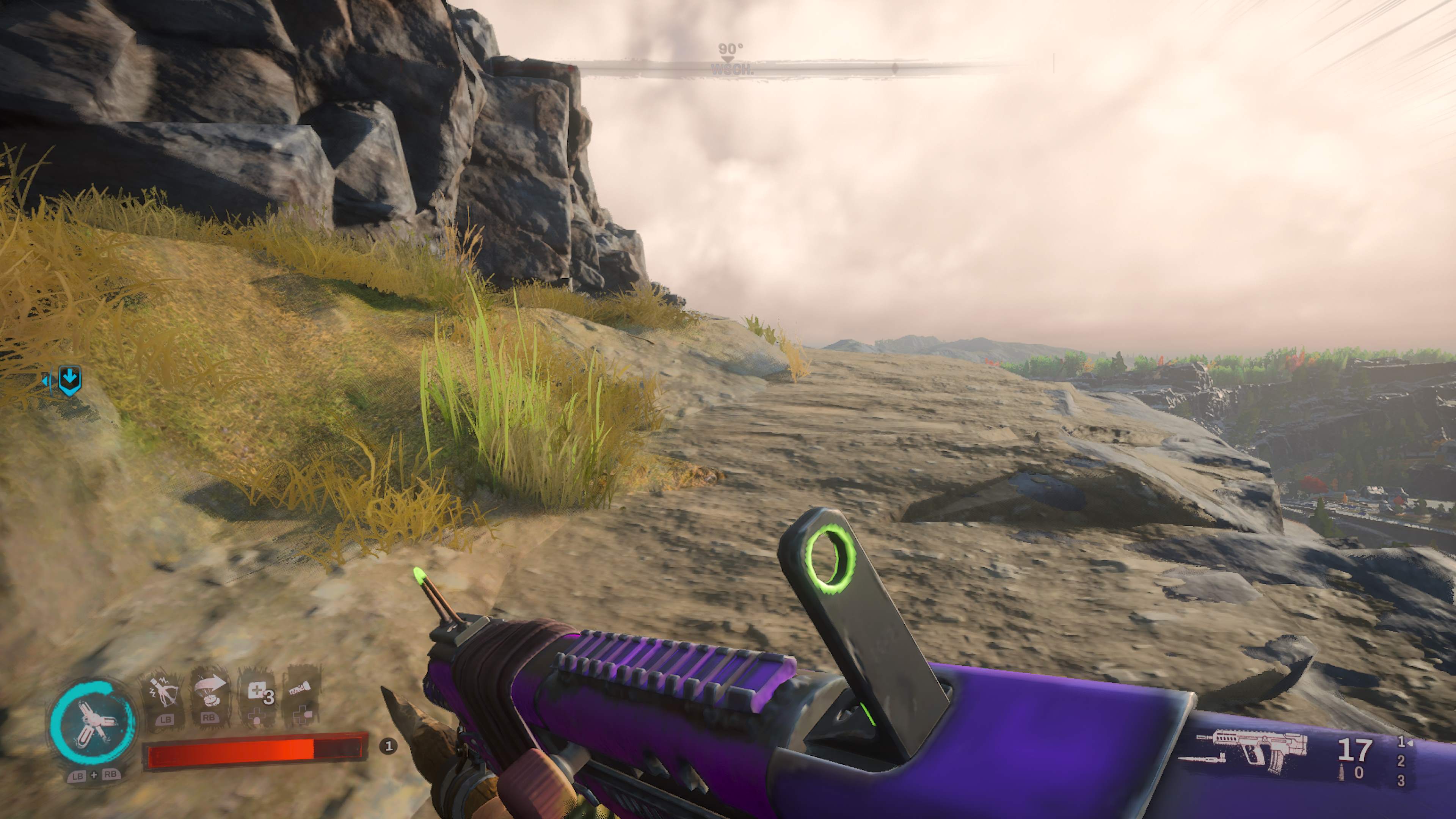Click the blue down-arrow waypoint marker
The width and height of the screenshot is (1456, 819).
pos(70,380)
